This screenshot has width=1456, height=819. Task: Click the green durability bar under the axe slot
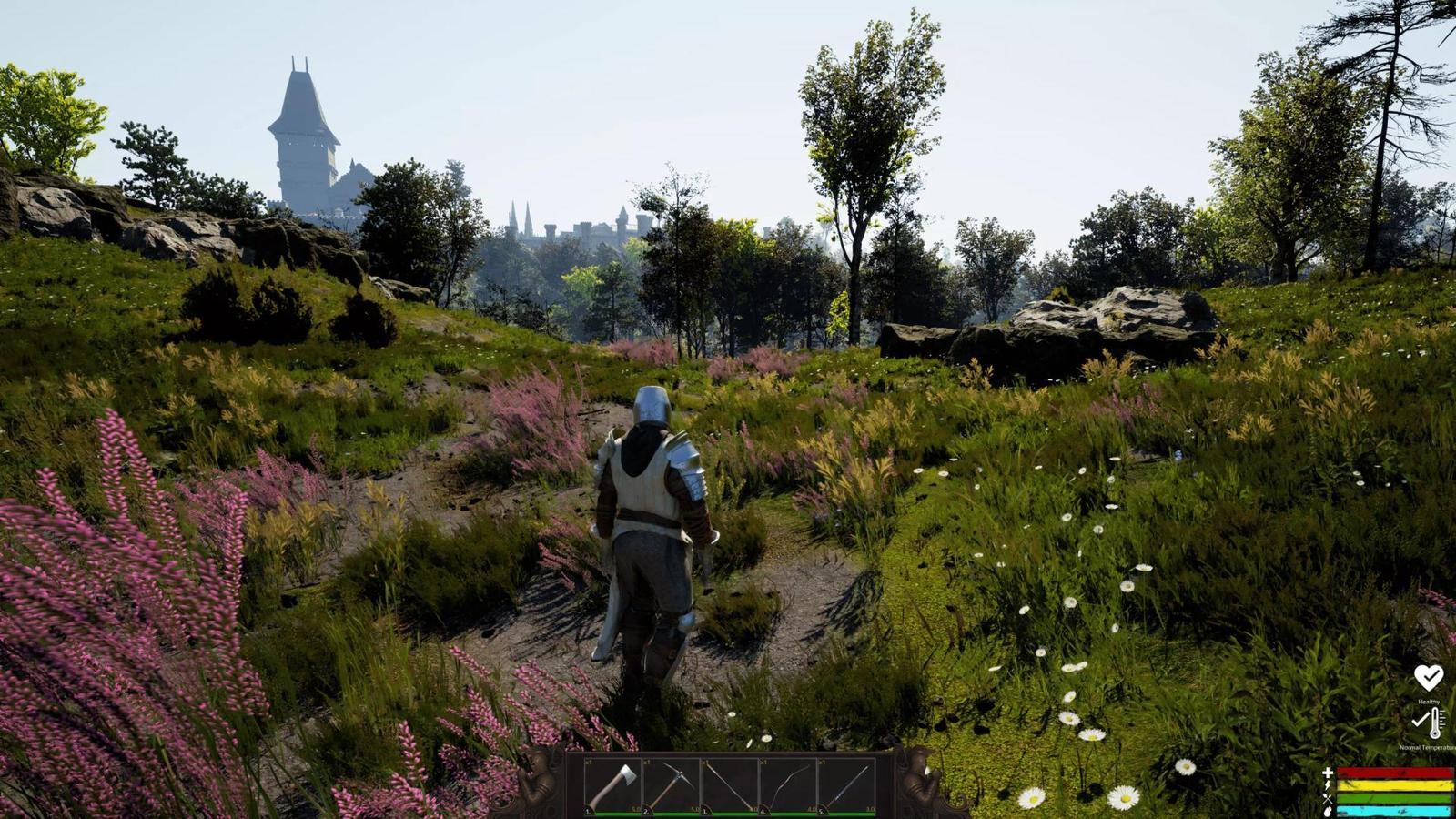[617, 812]
